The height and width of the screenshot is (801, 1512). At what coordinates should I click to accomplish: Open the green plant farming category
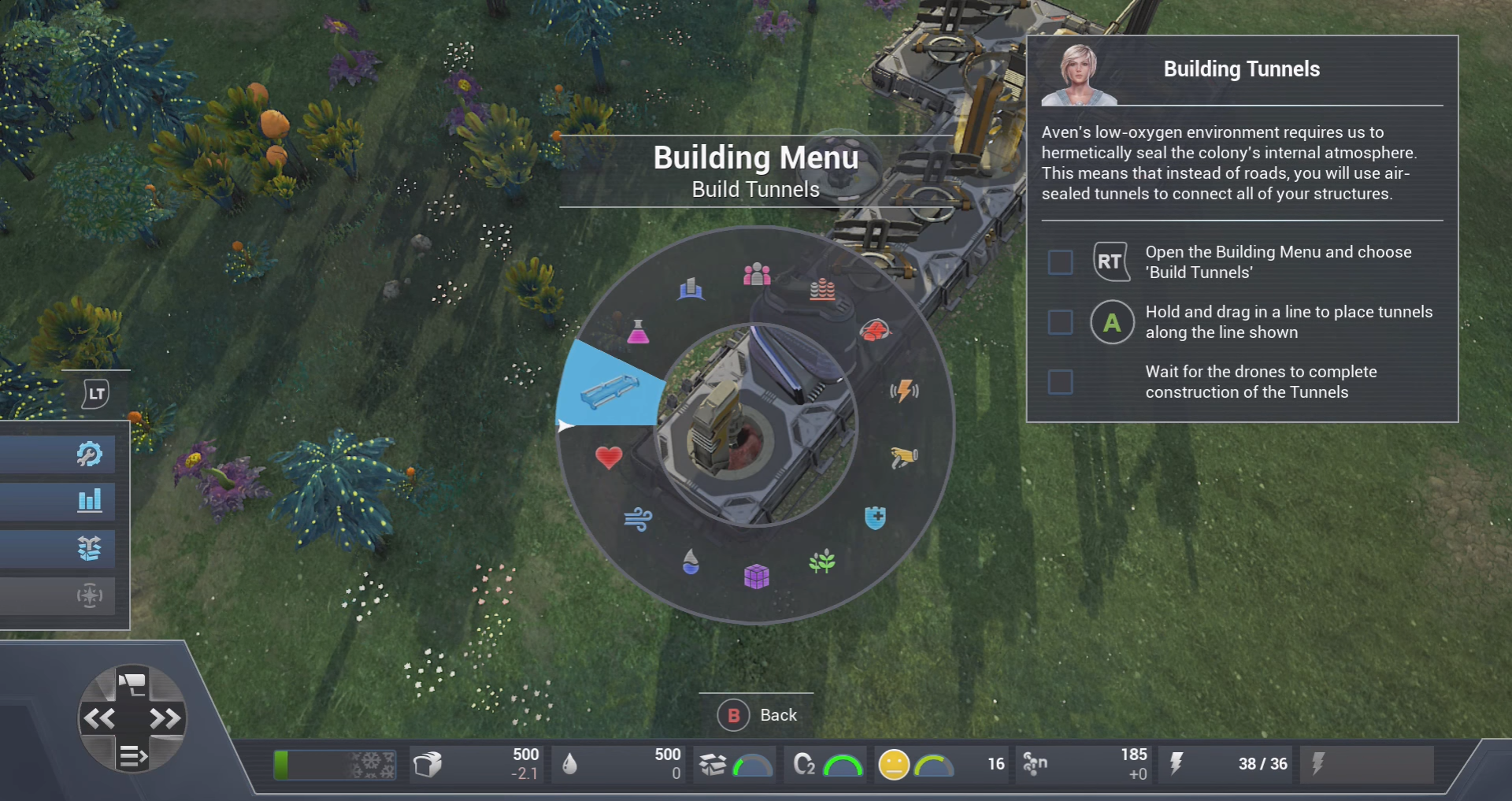coord(822,562)
